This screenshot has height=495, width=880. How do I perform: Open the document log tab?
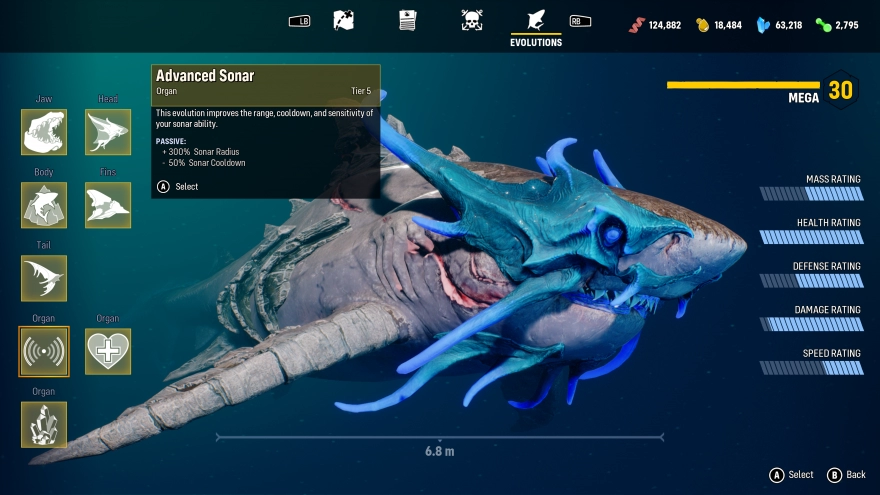click(407, 20)
